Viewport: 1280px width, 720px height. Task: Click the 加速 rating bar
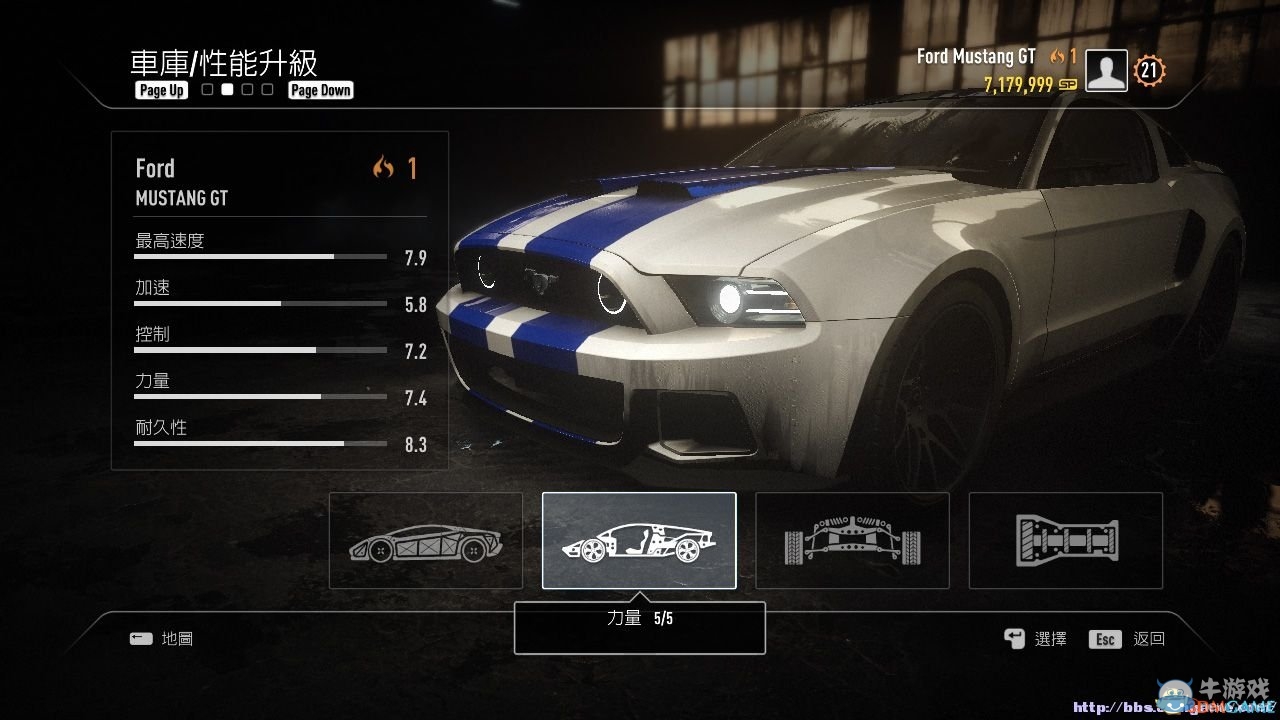(259, 302)
